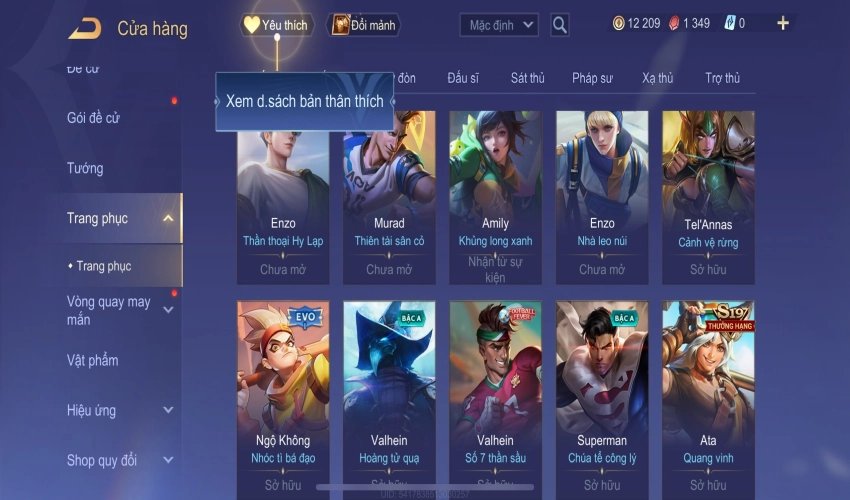The image size is (850, 500).
Task: Choose the Xạ thủ filter tab
Action: click(x=657, y=78)
